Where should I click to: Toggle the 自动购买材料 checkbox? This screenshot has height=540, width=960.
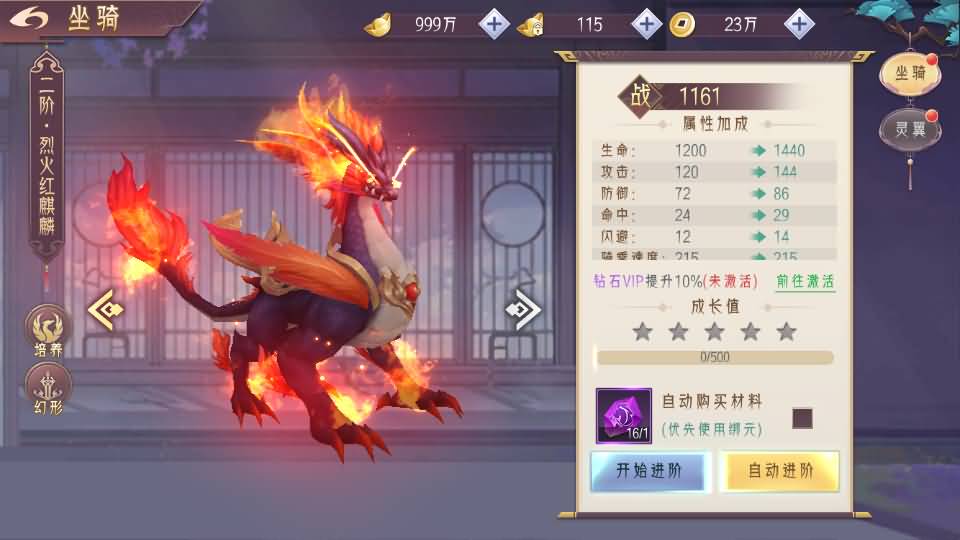[802, 418]
